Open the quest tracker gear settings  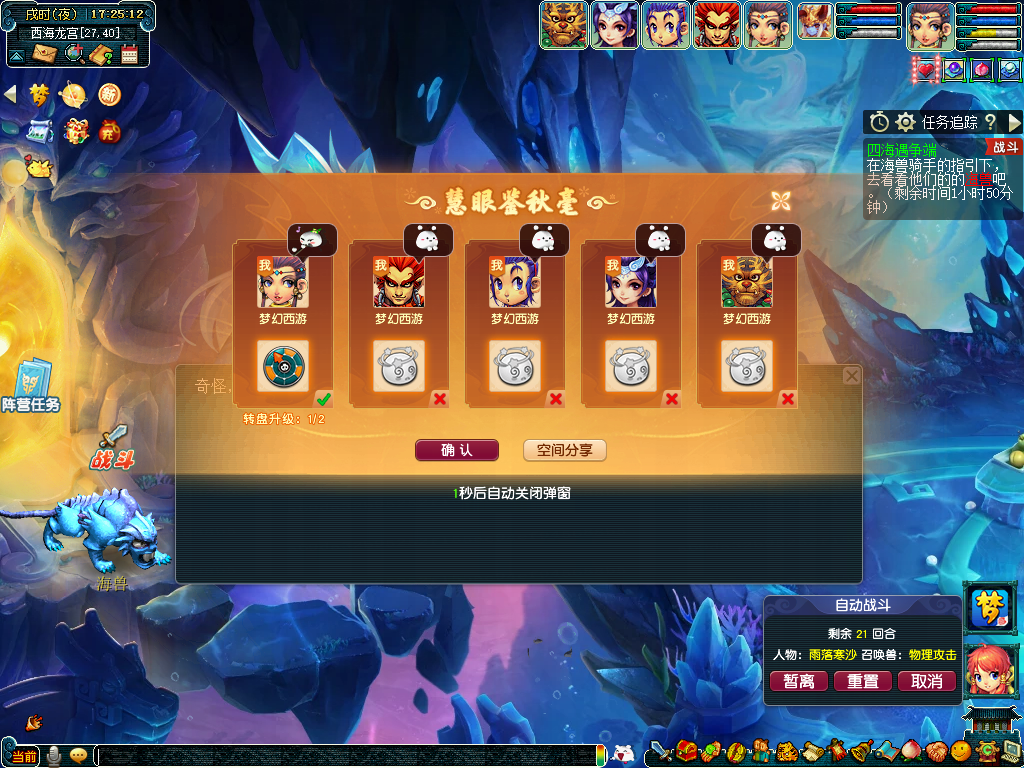click(905, 122)
